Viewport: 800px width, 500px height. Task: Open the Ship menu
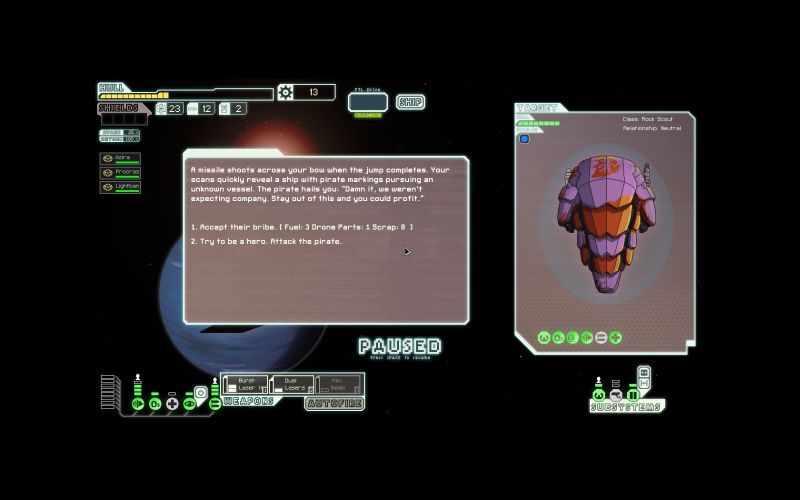click(410, 101)
